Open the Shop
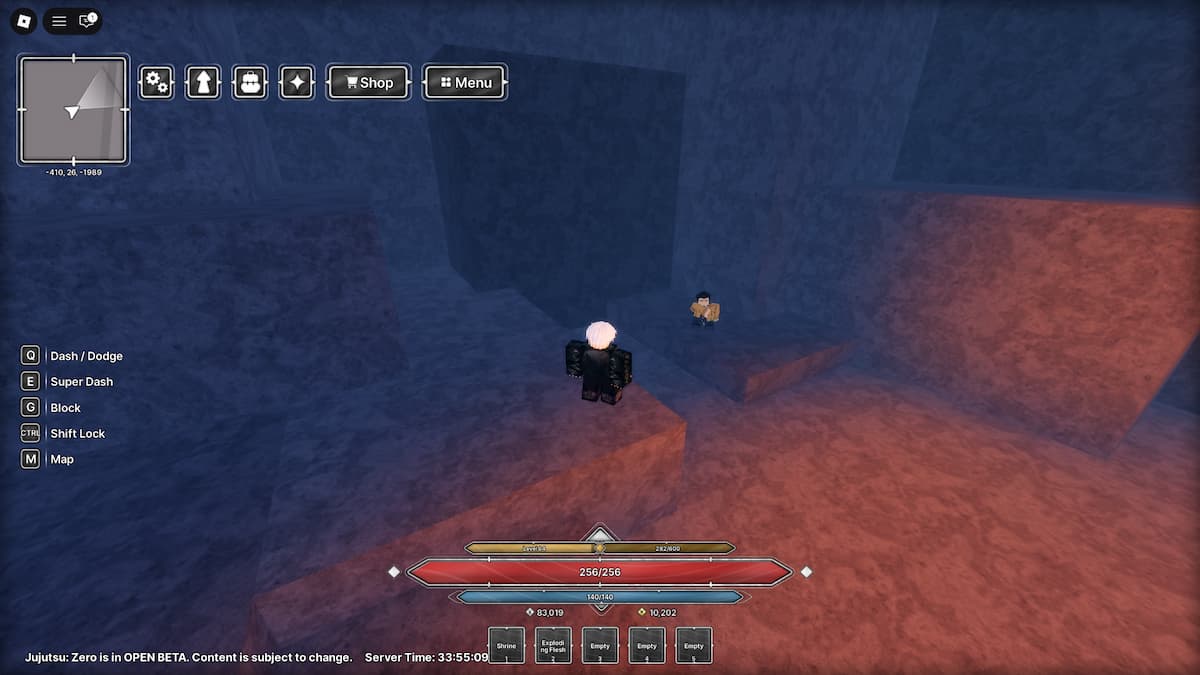 368,82
